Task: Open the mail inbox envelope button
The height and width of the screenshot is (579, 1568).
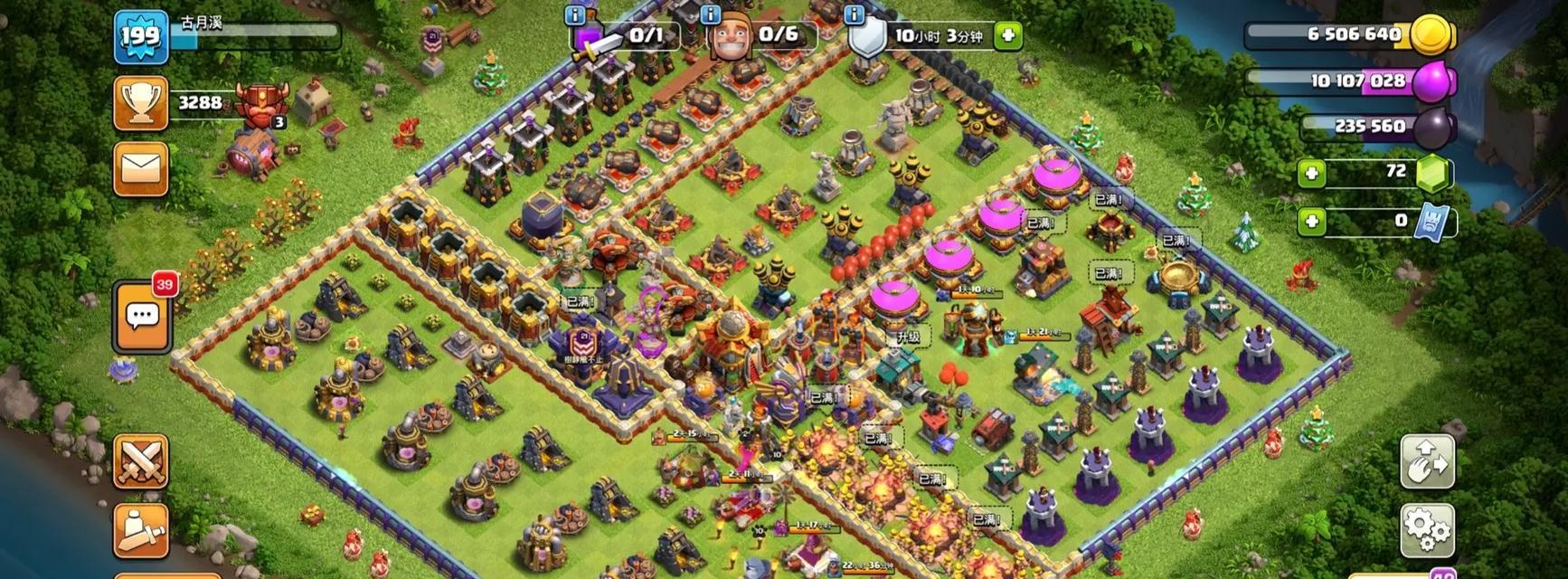Action: (140, 168)
